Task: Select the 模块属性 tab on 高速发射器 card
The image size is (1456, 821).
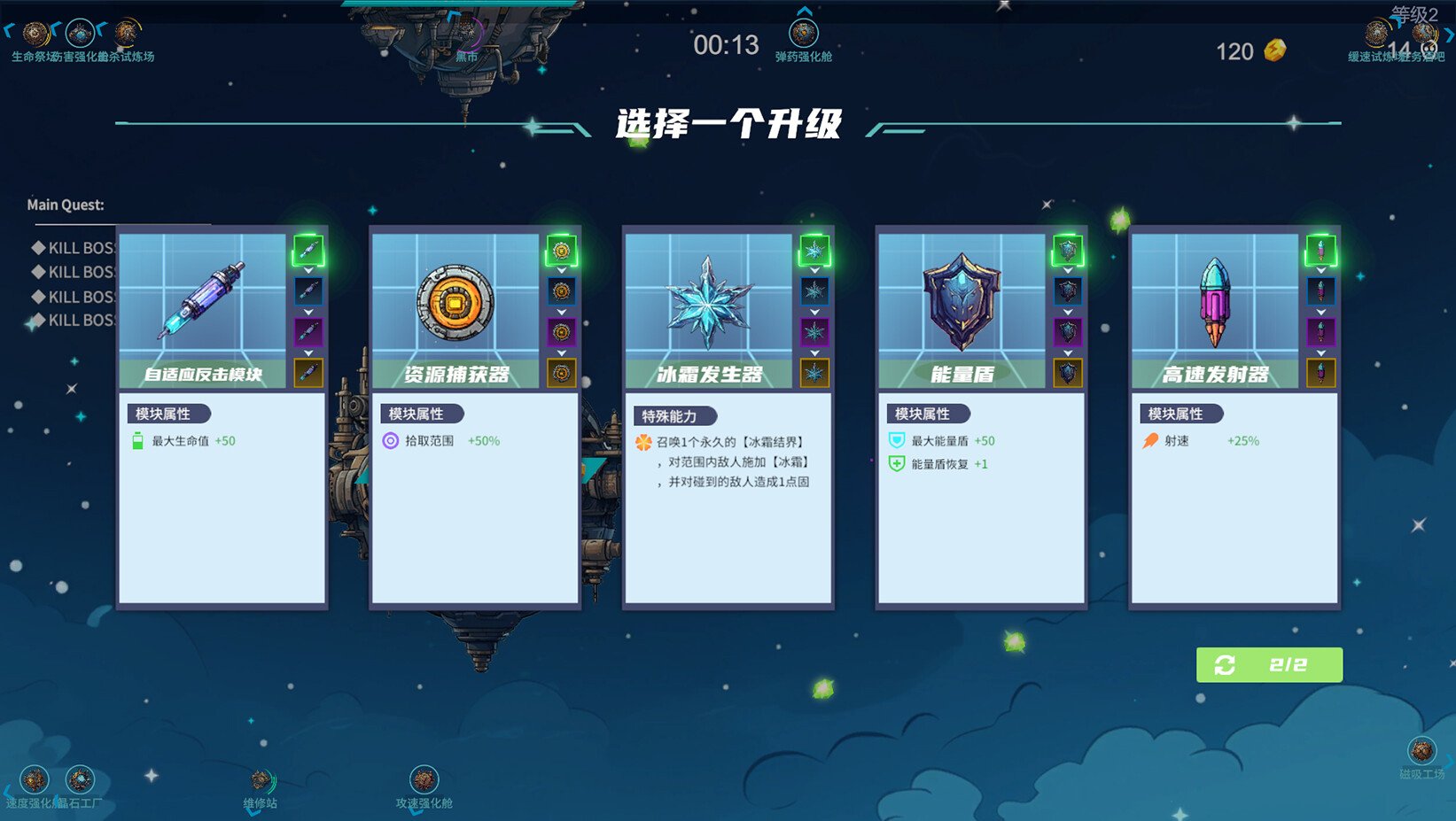Action: click(x=1180, y=414)
